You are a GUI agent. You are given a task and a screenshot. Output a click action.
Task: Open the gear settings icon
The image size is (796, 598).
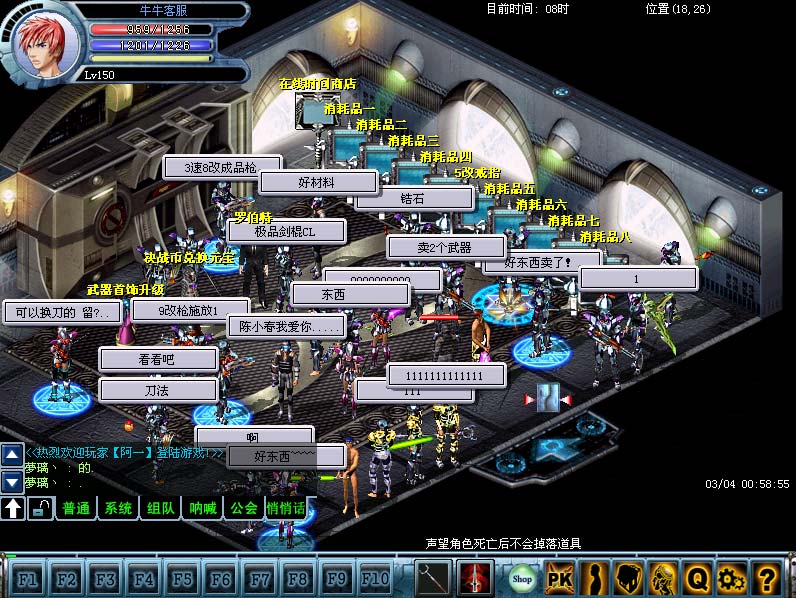tap(732, 578)
